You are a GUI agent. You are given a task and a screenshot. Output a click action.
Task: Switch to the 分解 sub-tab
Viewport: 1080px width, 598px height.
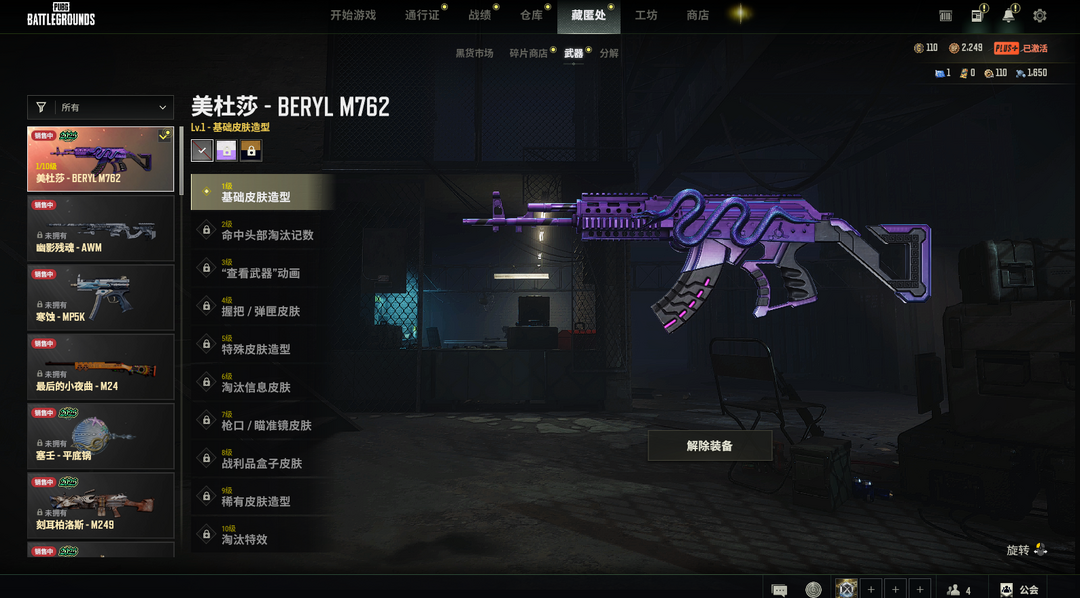609,53
